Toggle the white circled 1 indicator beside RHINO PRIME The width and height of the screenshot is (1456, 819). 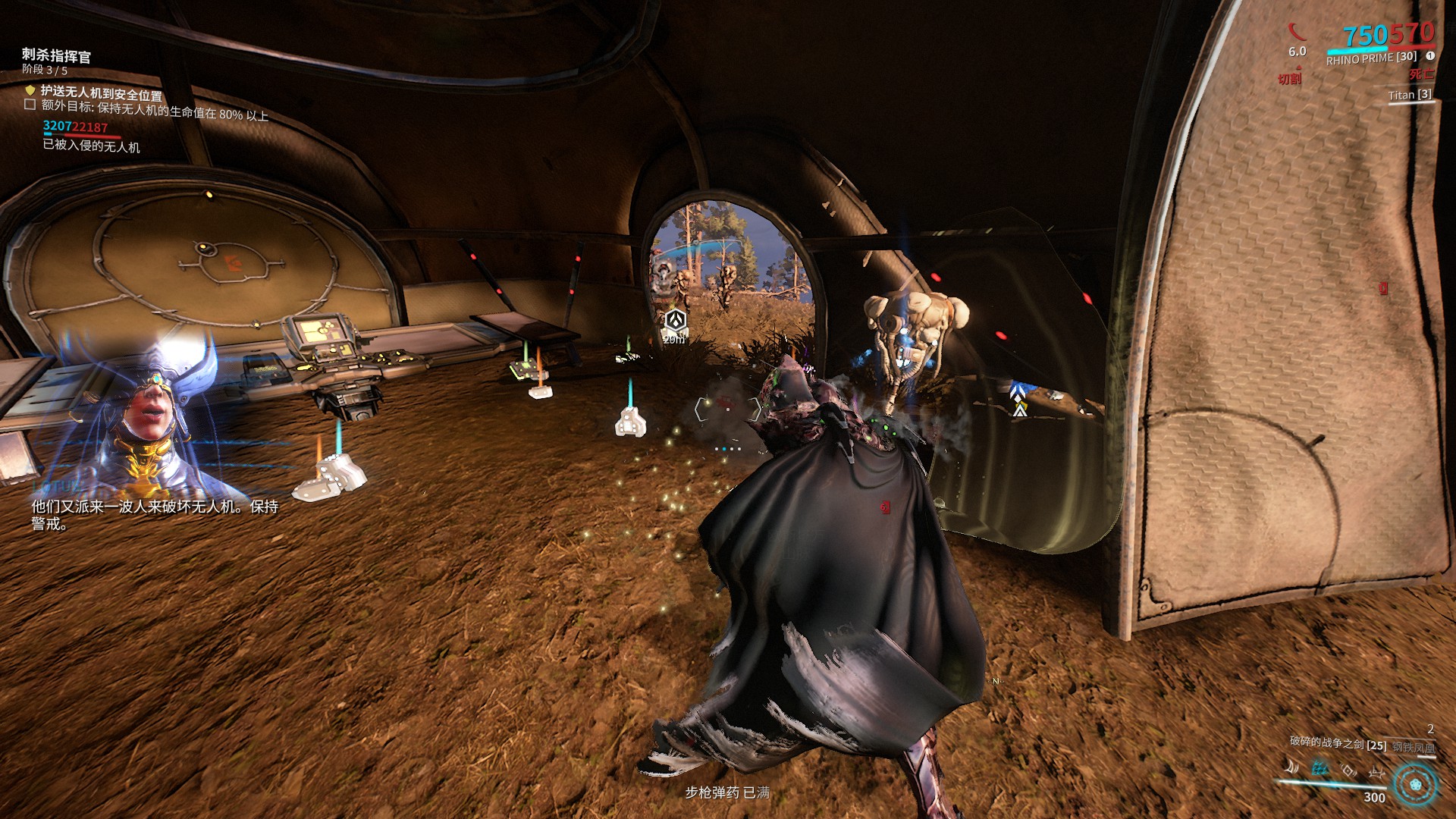click(x=1432, y=56)
